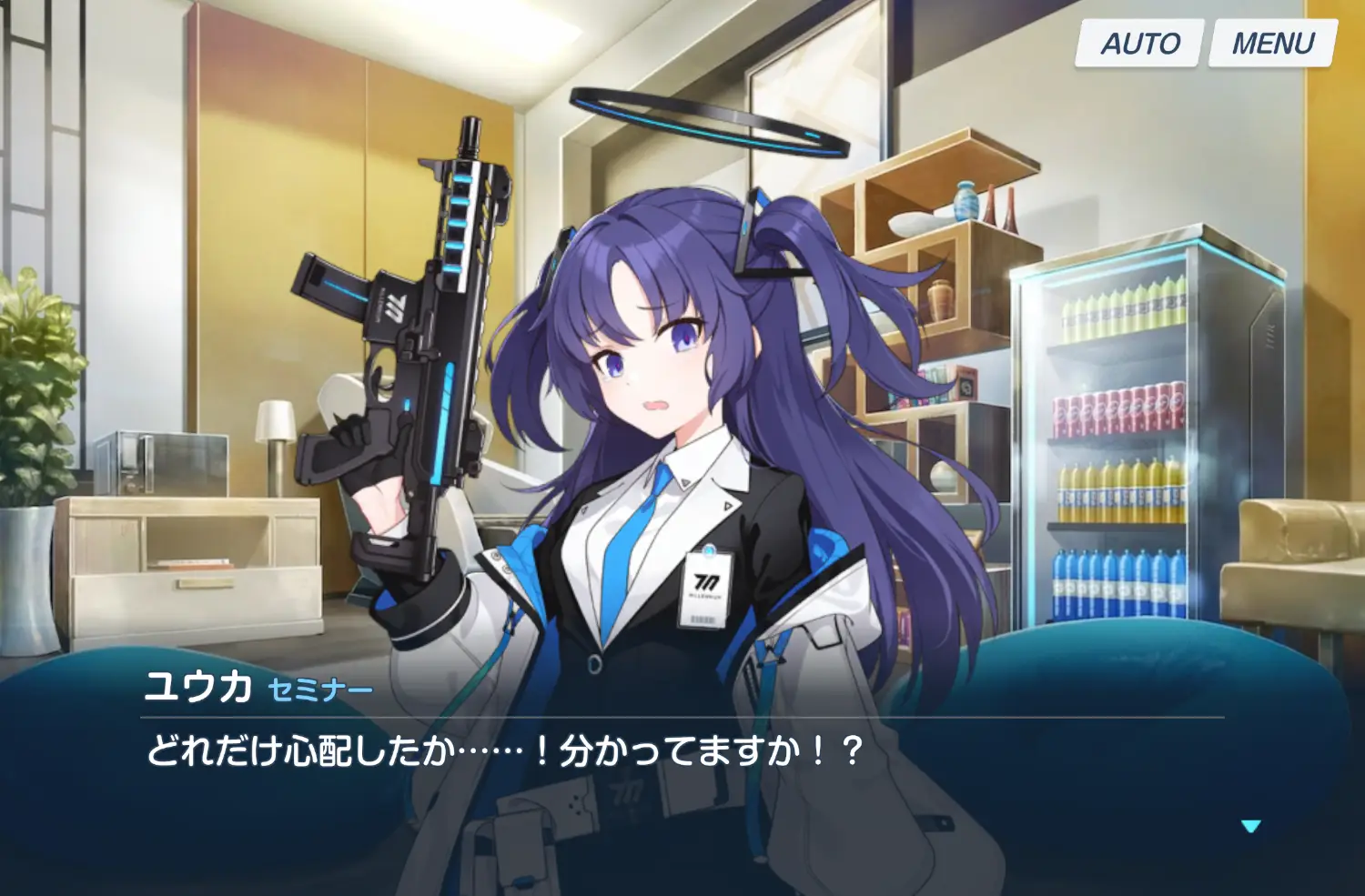
Task: Enable AUTO dialogue playback
Action: (1139, 44)
